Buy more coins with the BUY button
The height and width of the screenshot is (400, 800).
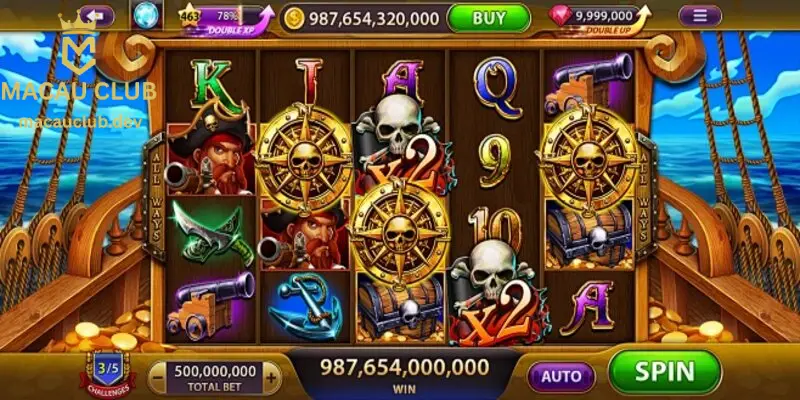[489, 17]
